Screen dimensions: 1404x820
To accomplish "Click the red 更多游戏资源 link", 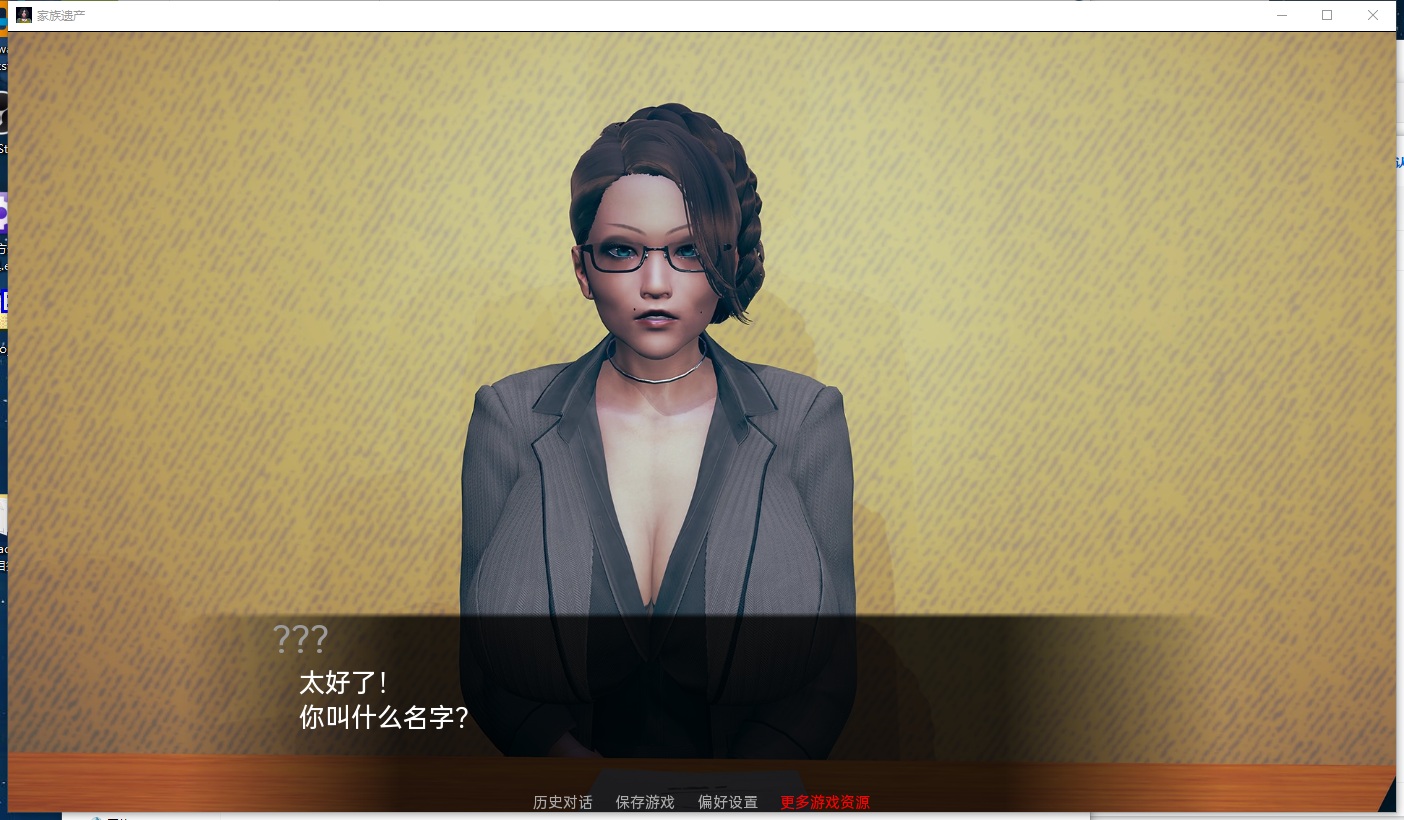I will tap(823, 802).
